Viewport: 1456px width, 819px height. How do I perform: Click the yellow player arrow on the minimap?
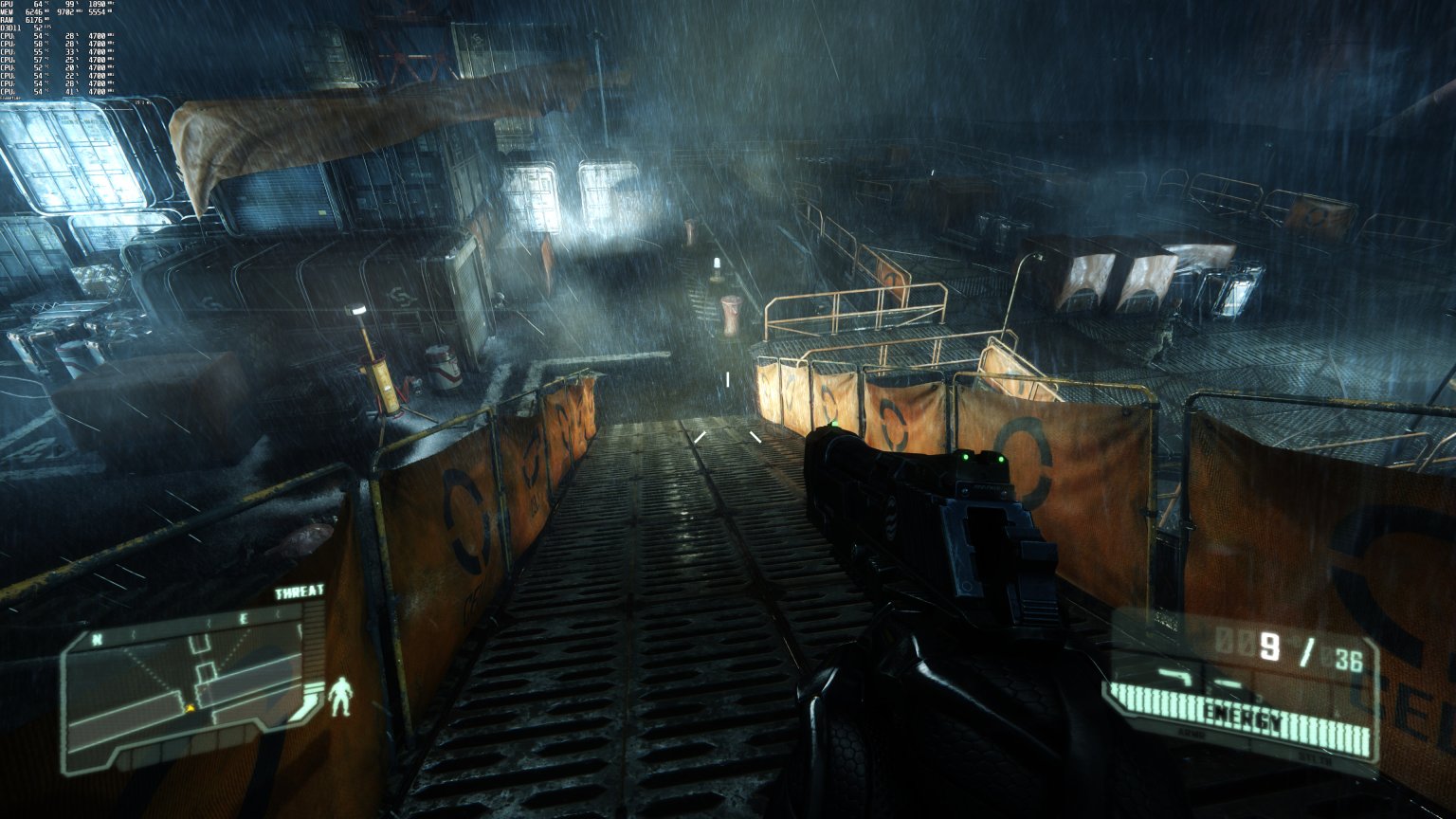click(191, 708)
